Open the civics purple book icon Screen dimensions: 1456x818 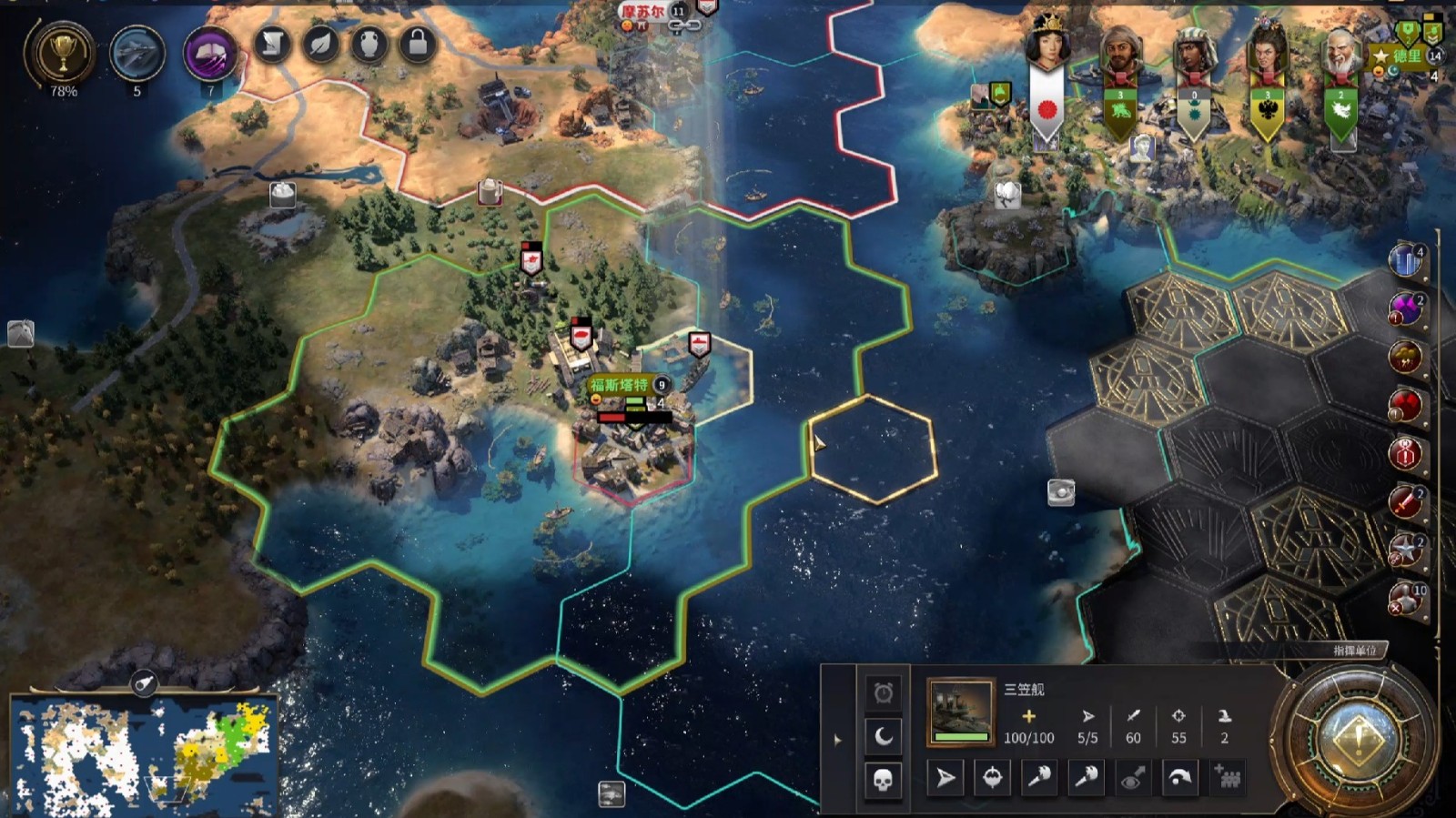(210, 54)
